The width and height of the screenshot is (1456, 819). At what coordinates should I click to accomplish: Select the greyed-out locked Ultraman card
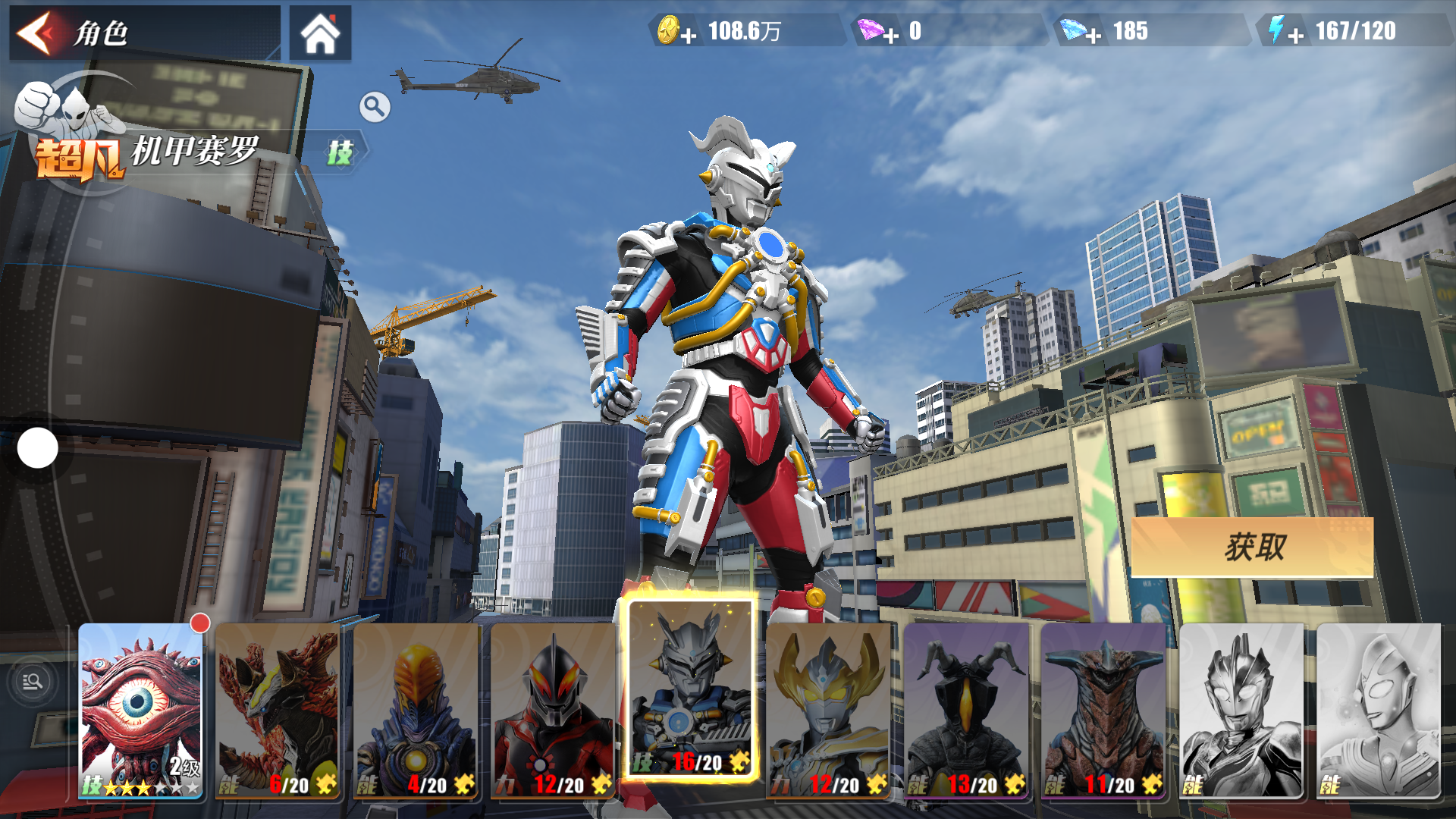click(1241, 711)
